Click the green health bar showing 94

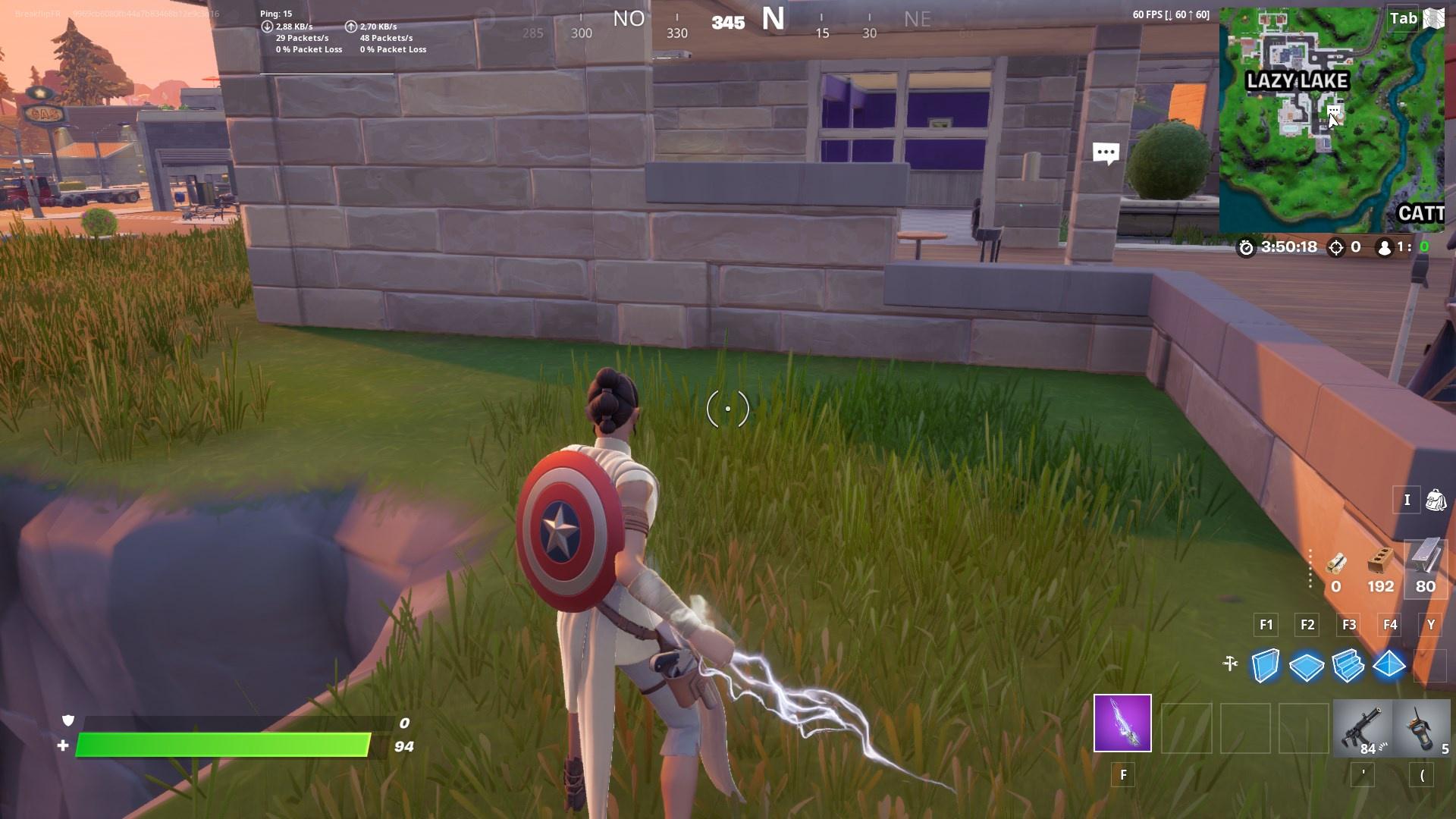coord(227,745)
